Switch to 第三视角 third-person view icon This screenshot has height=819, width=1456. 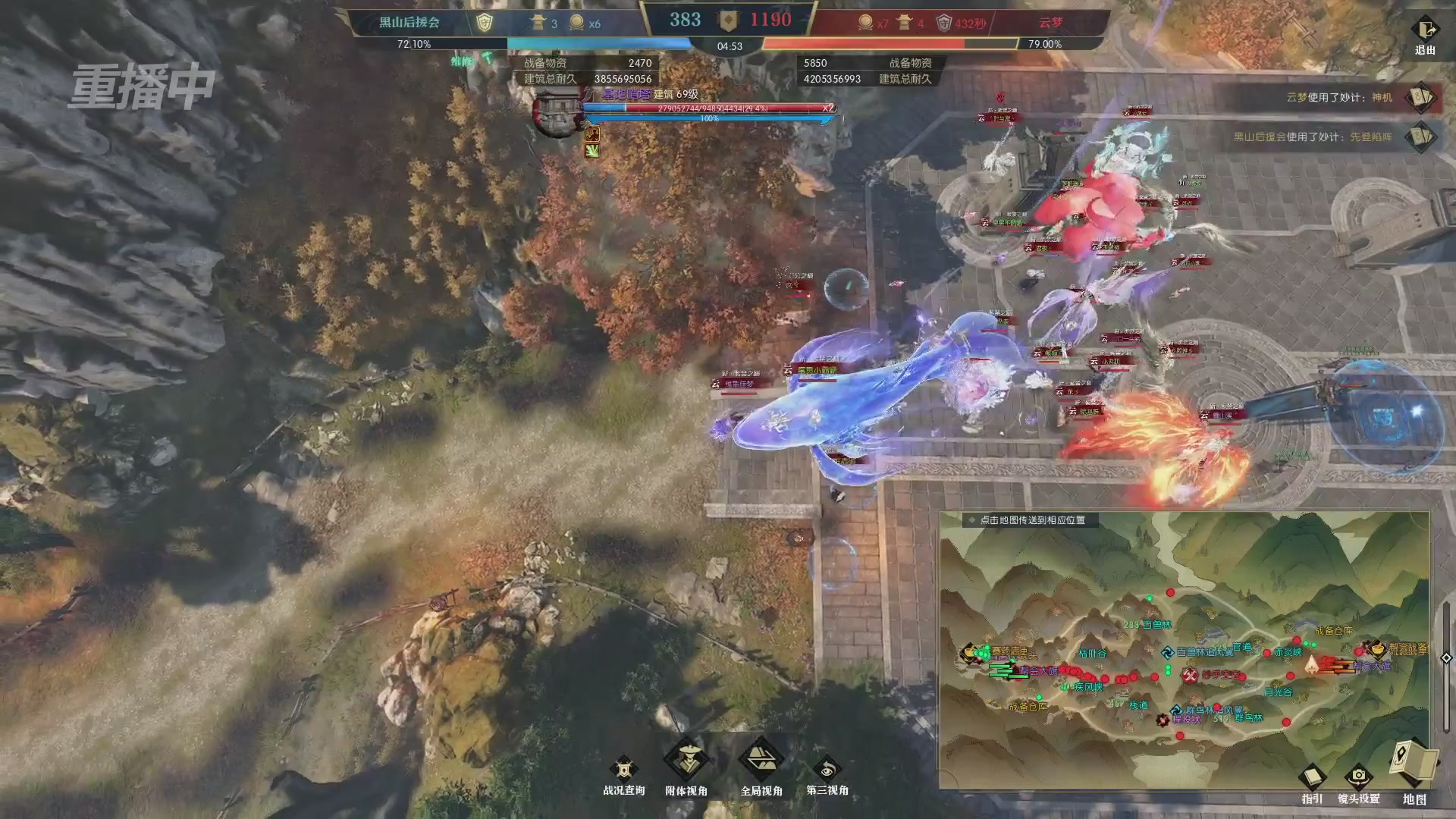829,766
